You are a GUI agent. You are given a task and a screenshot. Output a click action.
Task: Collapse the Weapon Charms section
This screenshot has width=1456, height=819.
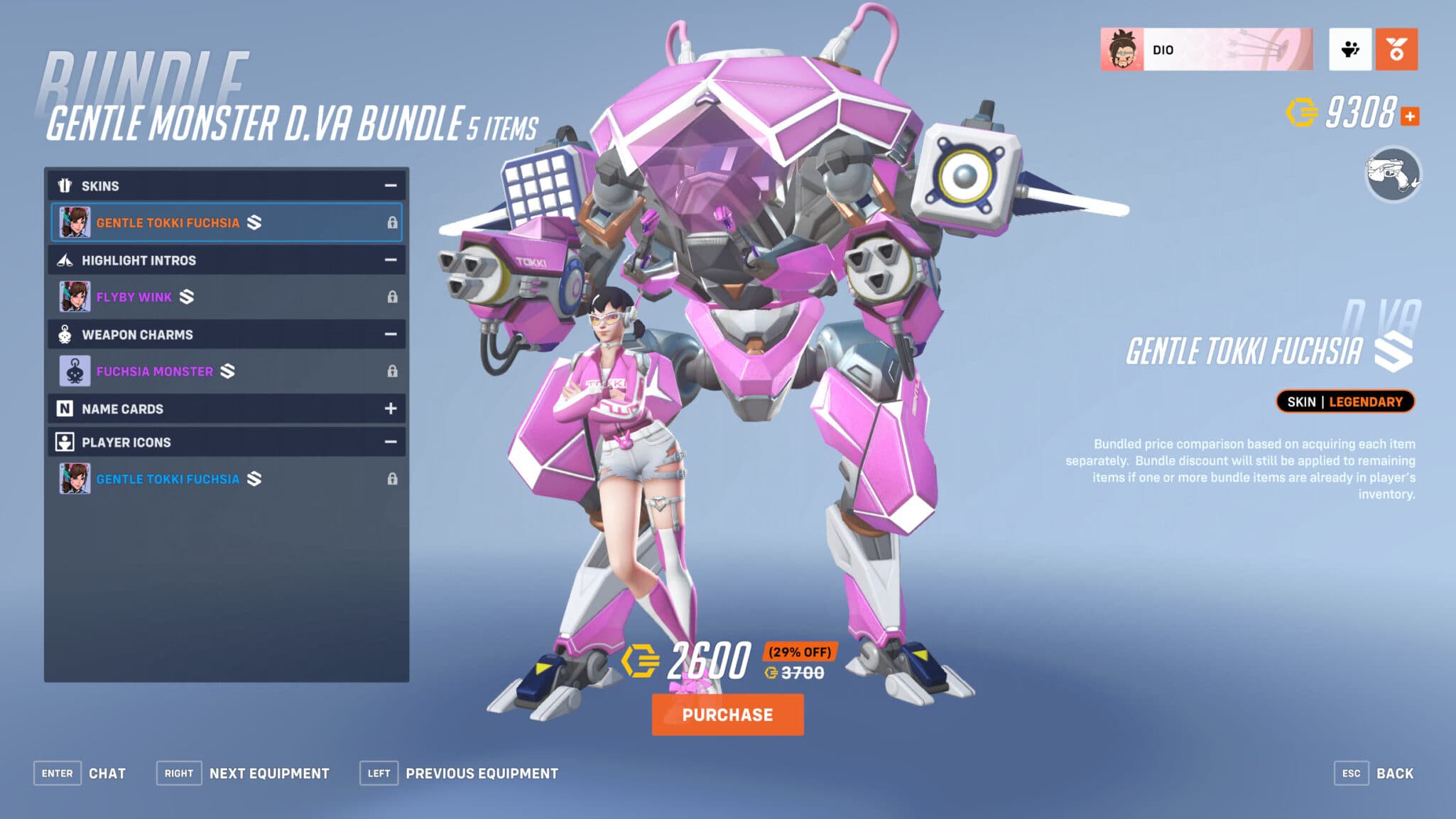click(x=389, y=334)
